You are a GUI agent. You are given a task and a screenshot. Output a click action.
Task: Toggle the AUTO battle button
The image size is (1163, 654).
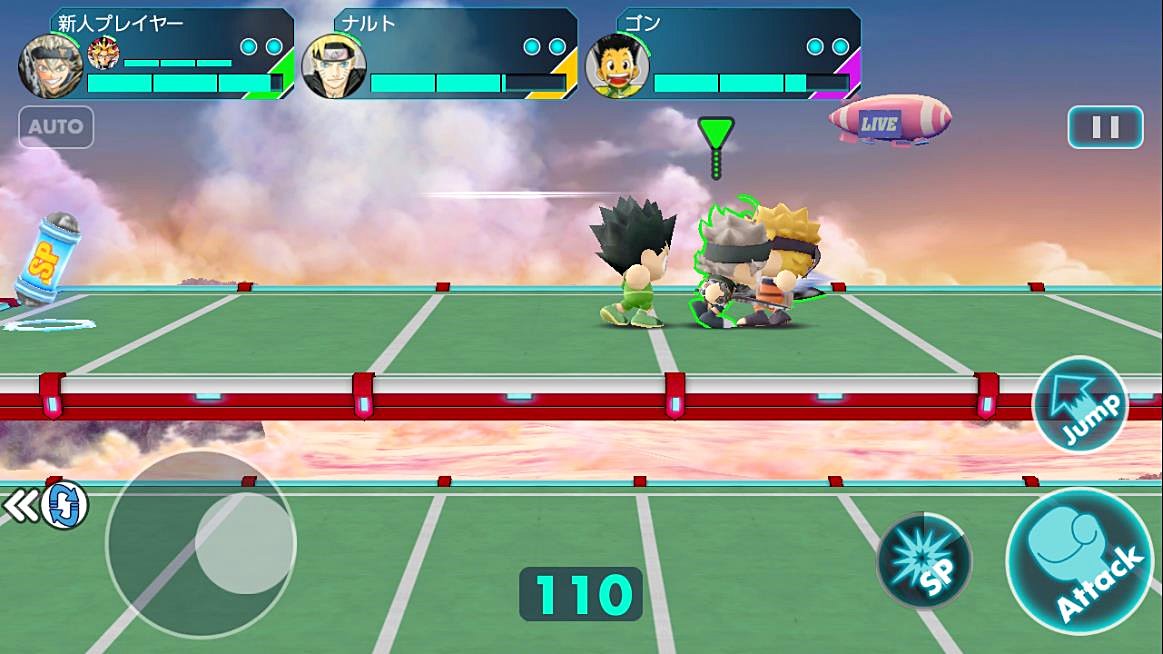[56, 128]
